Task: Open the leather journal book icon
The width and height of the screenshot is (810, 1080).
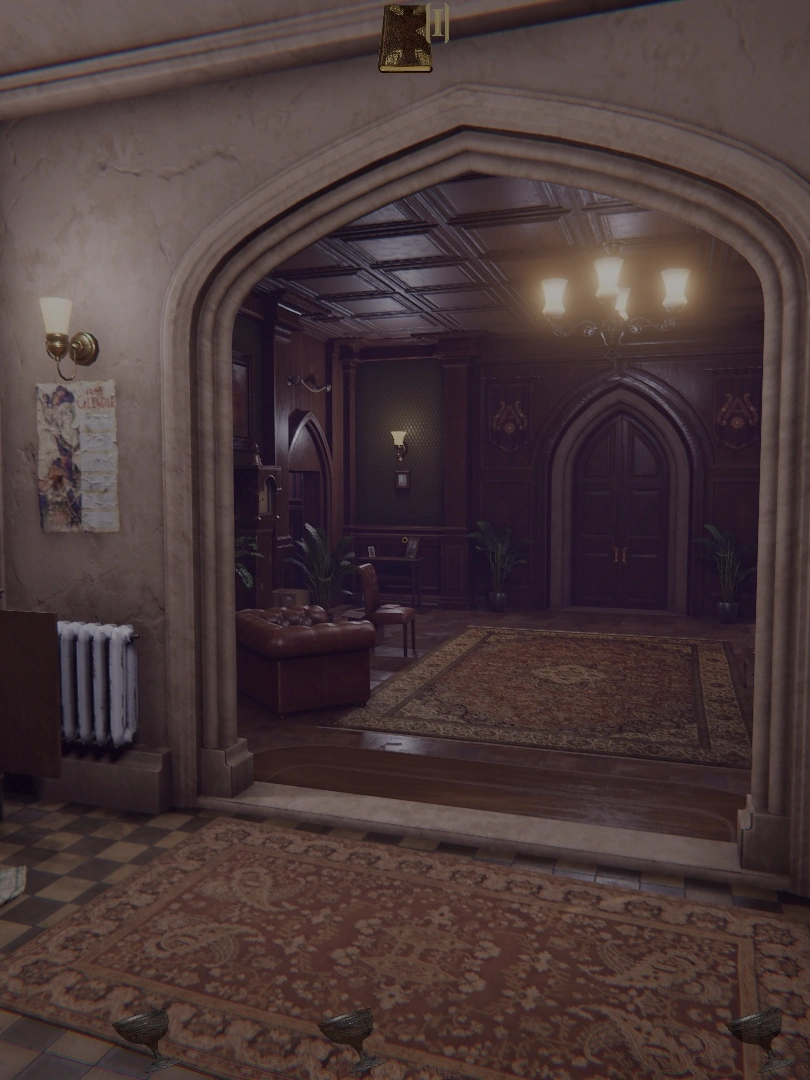Action: point(406,38)
